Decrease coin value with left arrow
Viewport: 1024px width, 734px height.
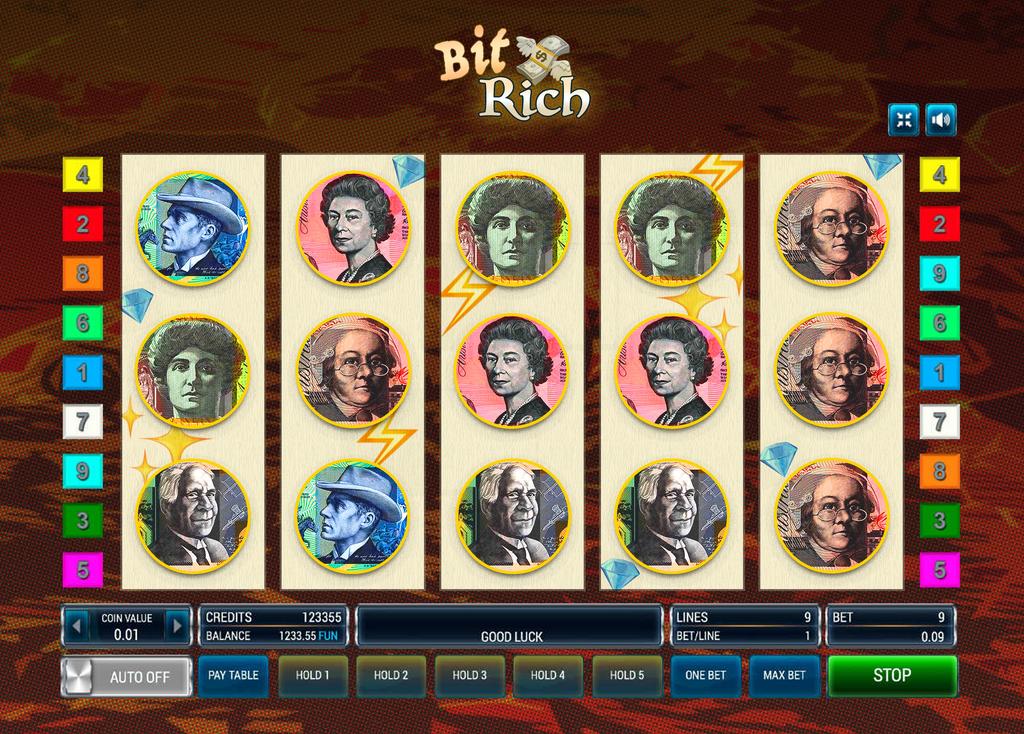click(x=76, y=626)
